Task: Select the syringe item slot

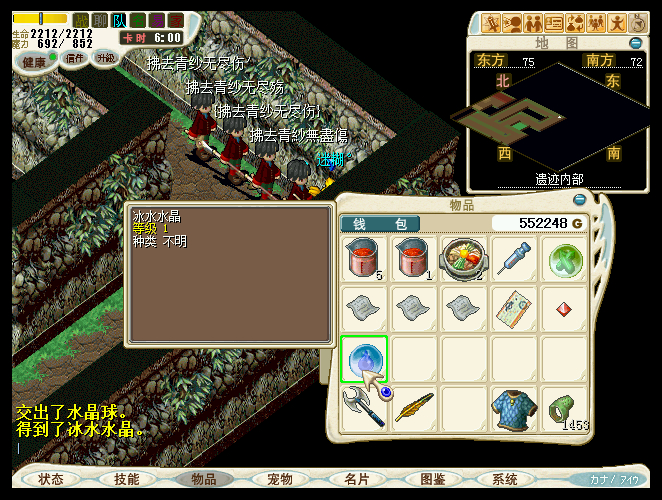Action: [x=514, y=260]
